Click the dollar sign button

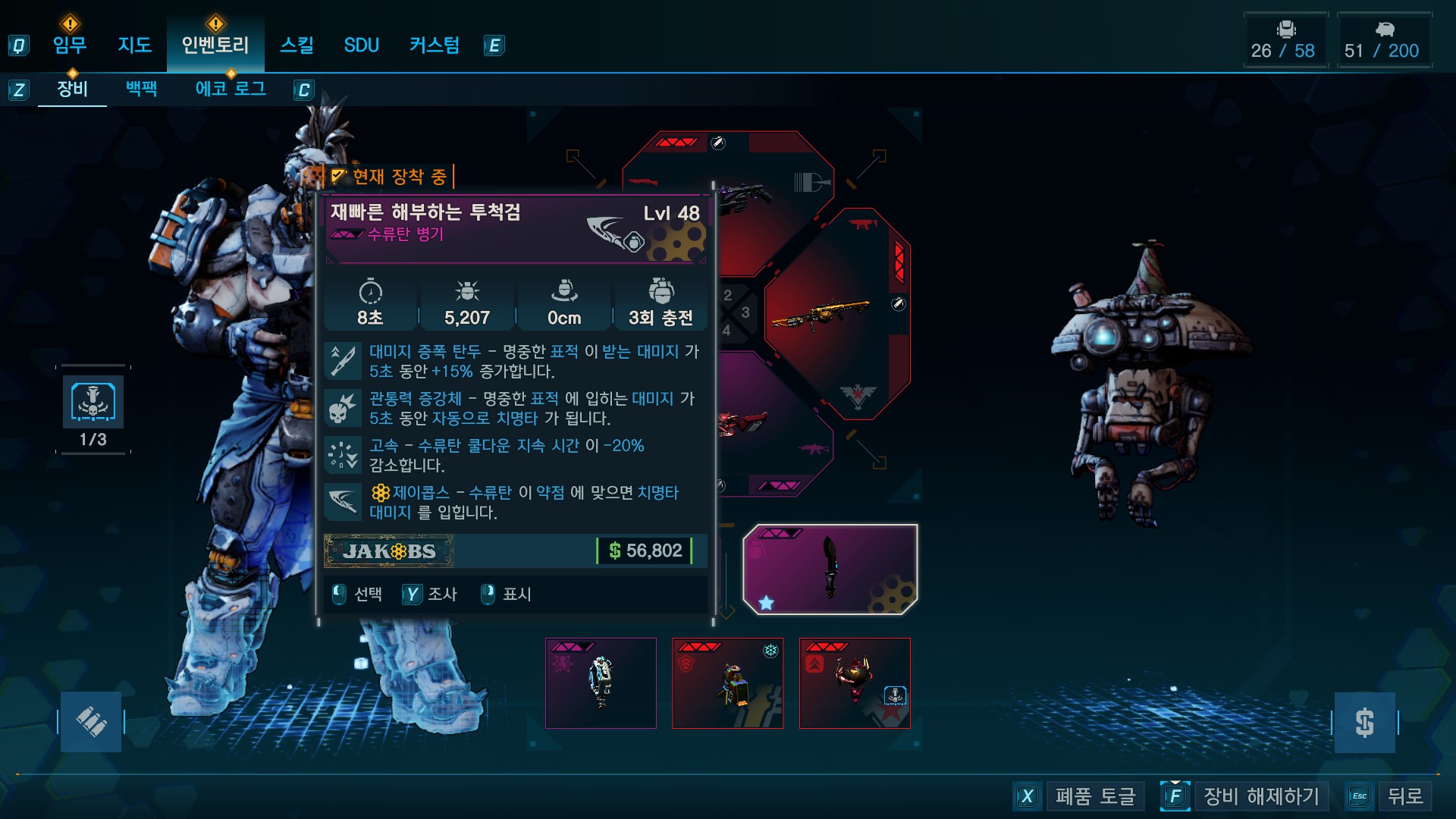[1364, 722]
